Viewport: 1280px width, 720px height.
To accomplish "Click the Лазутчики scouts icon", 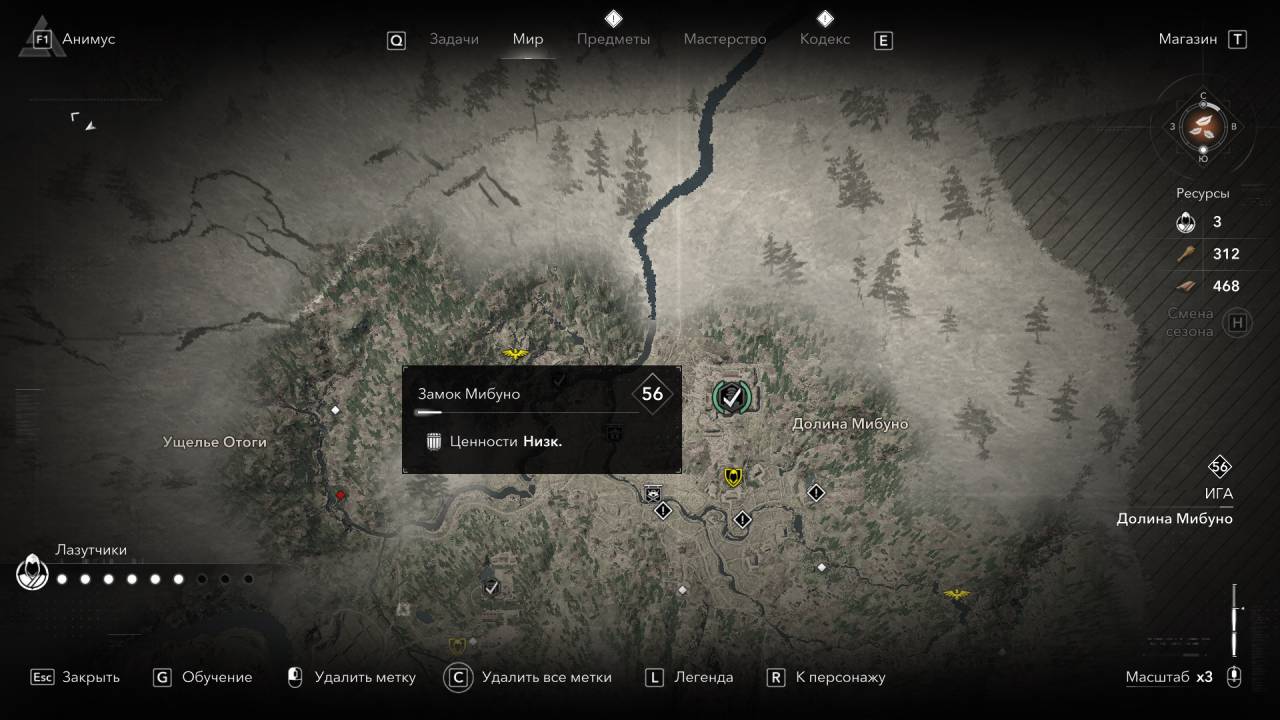I will (x=32, y=574).
